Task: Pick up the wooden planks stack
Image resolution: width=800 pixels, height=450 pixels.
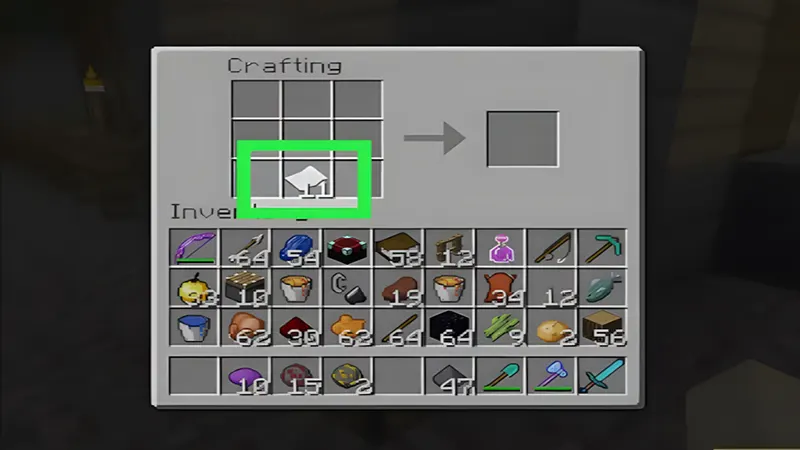Action: tap(603, 328)
